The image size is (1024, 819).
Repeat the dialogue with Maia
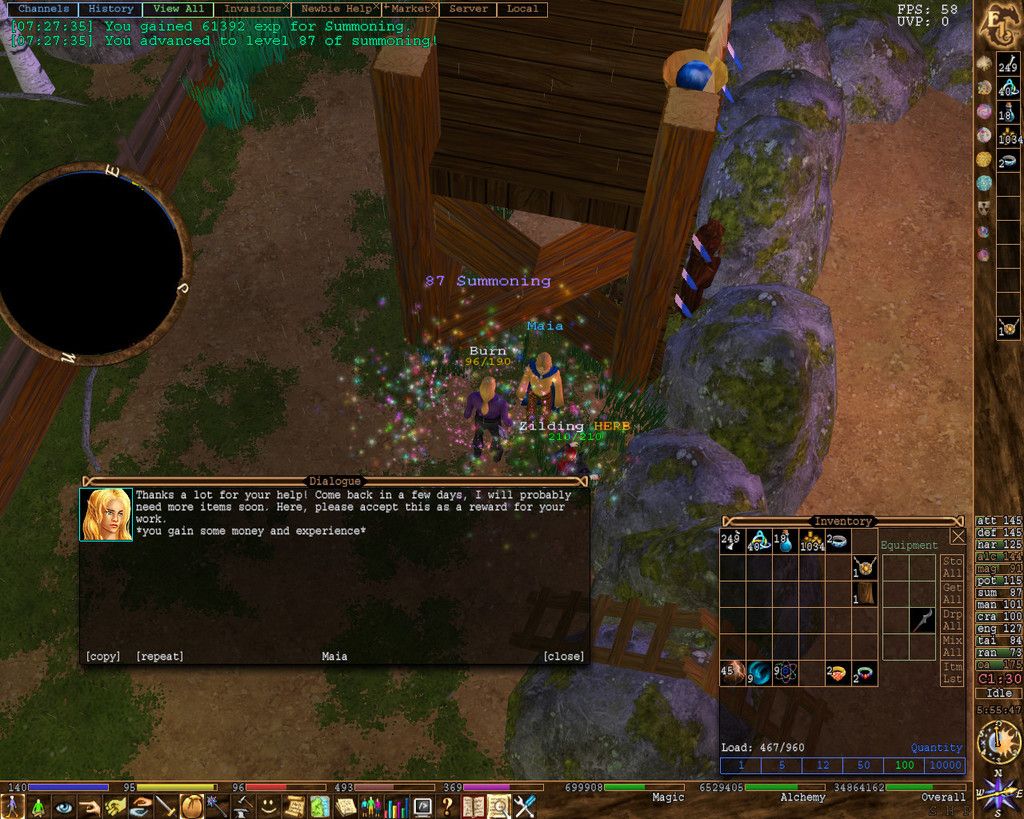160,657
